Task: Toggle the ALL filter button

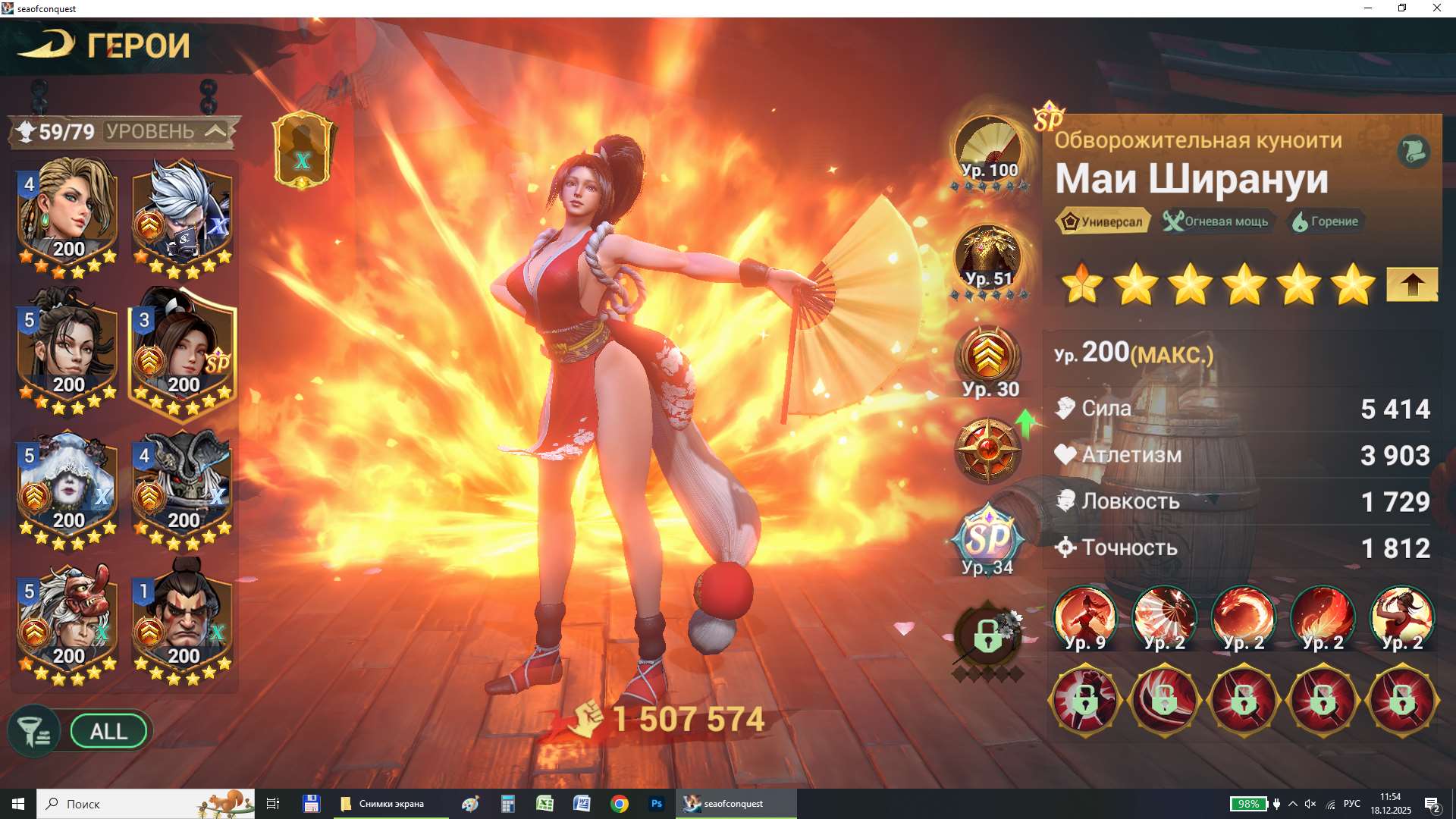Action: (108, 732)
